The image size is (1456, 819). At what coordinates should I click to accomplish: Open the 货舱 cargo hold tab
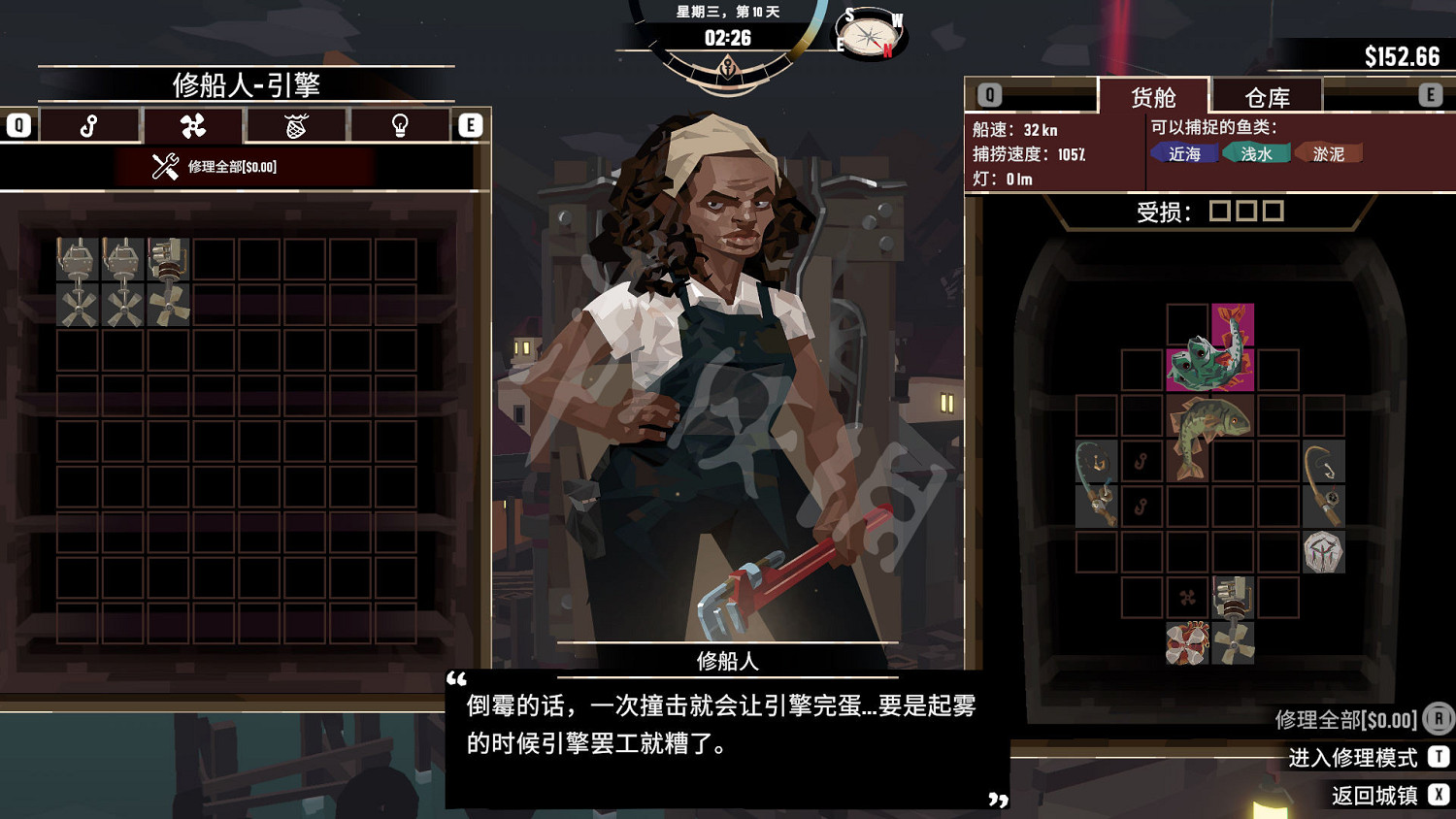tap(1155, 94)
